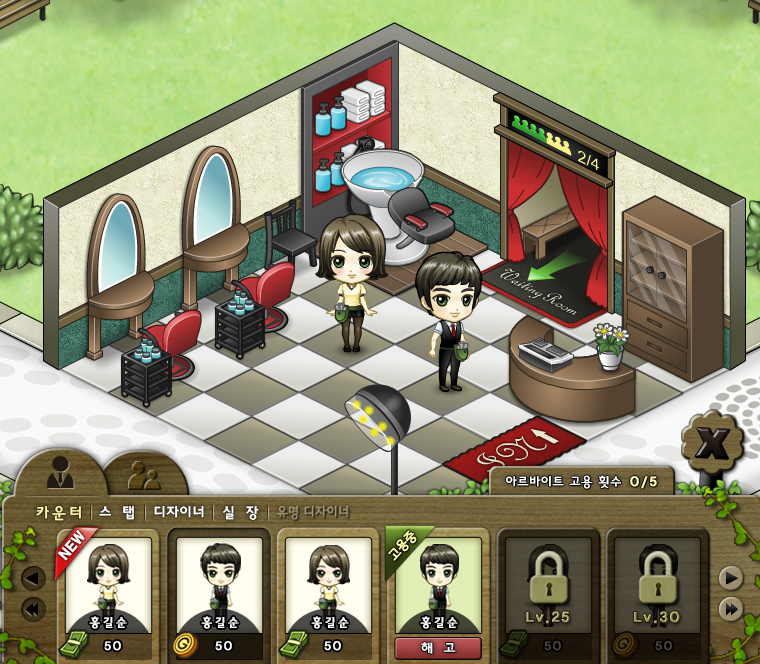The width and height of the screenshot is (760, 664).
Task: Open the single-person silhouette tab
Action: [x=61, y=472]
